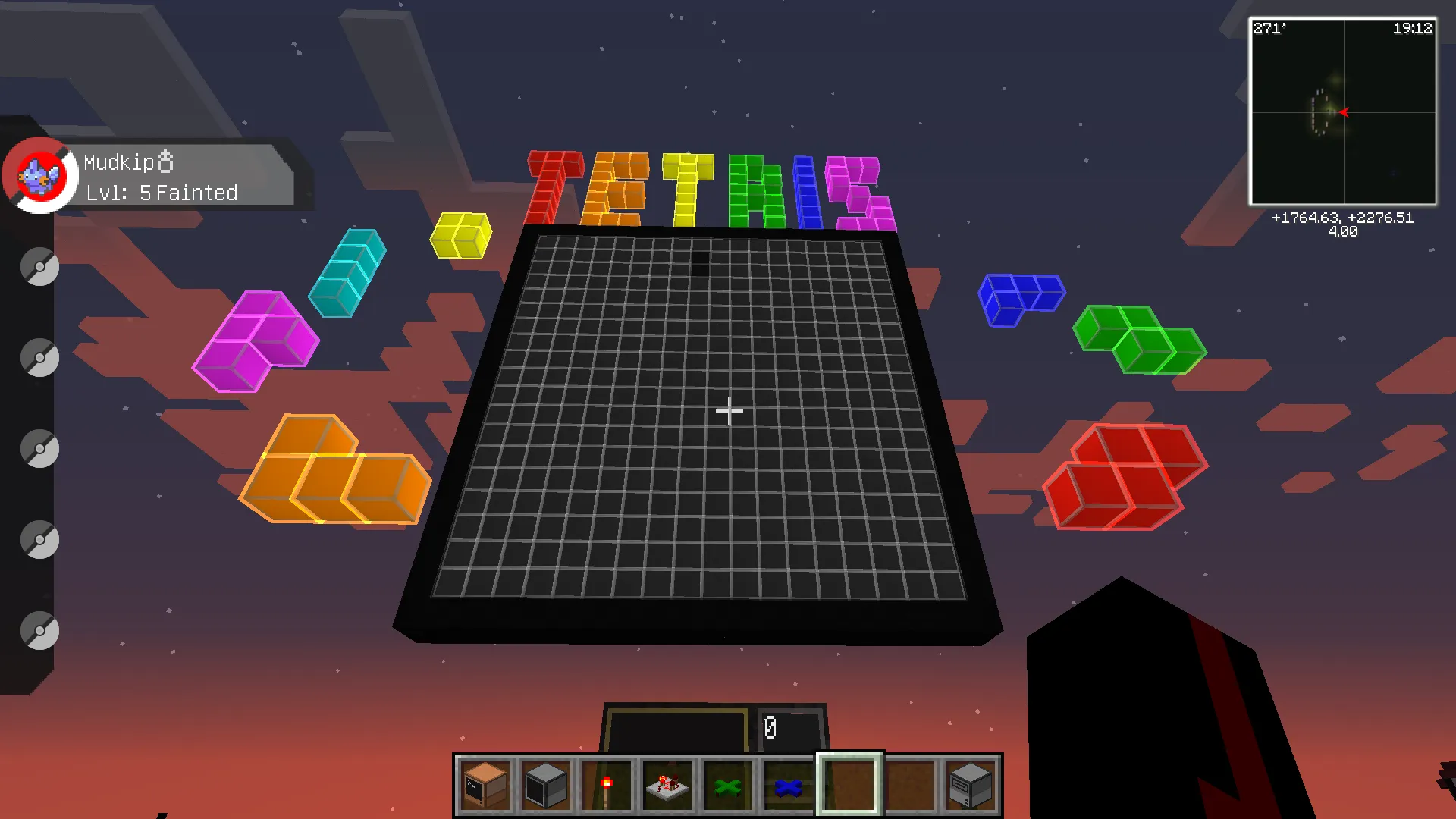The image size is (1456, 819).
Task: Pick the green cross item in the hotbar
Action: point(726,784)
